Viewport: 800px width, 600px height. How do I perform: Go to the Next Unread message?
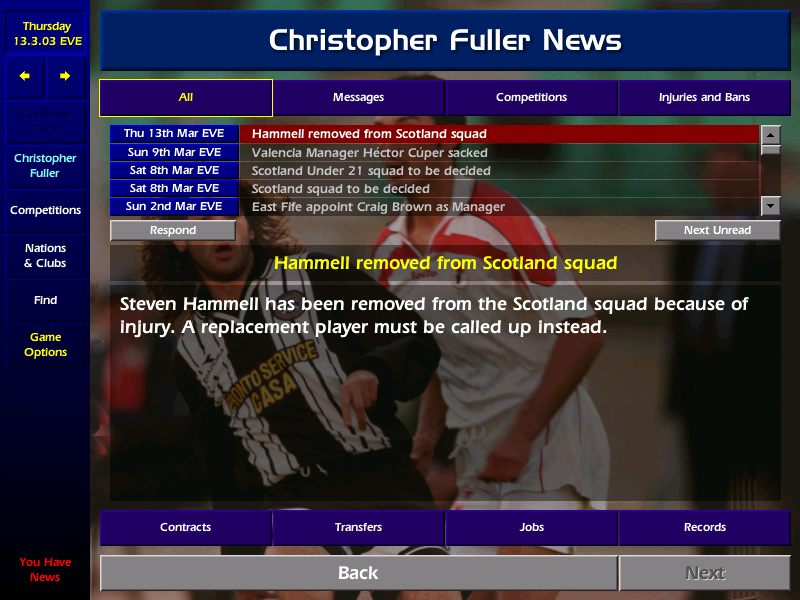coord(717,230)
